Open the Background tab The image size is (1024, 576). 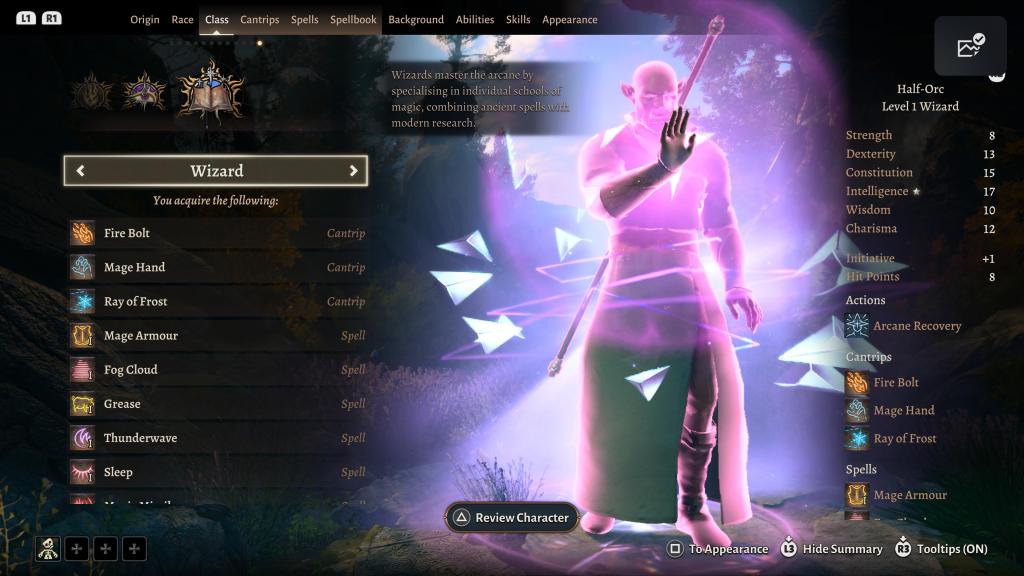(416, 20)
